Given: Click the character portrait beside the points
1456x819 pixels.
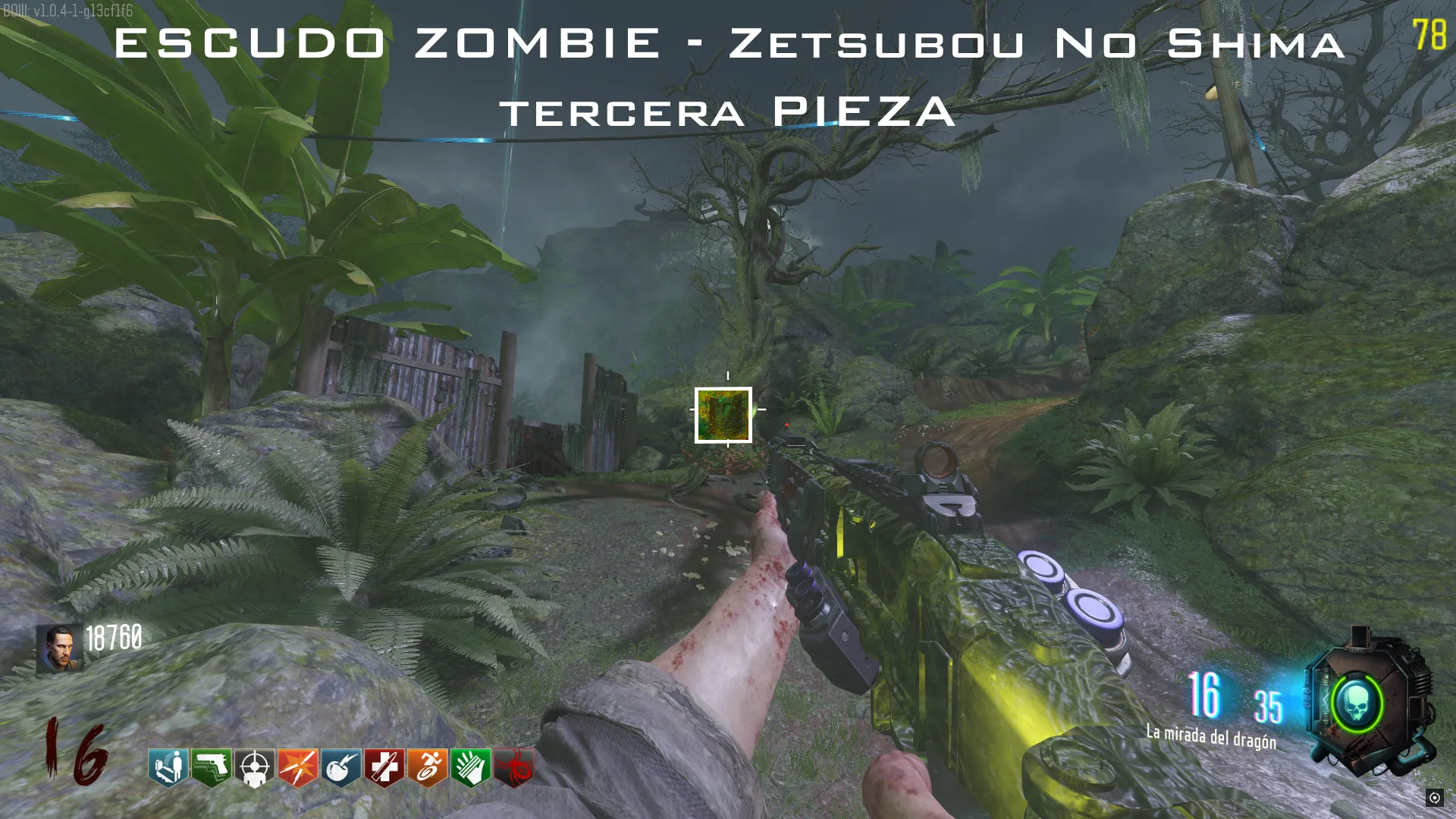Looking at the screenshot, I should click(x=58, y=649).
